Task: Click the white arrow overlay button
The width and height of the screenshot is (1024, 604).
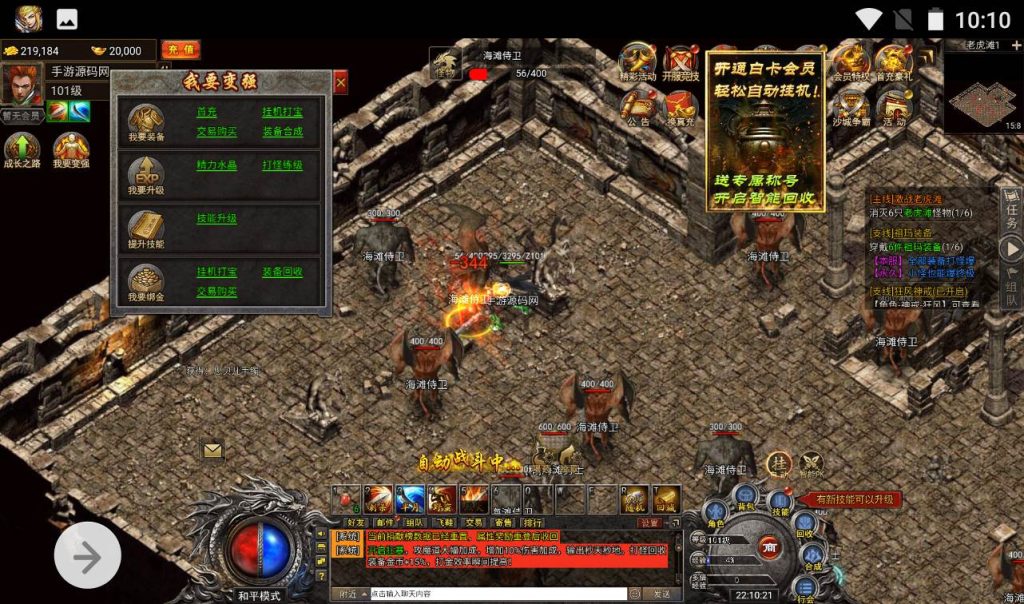Action: (x=87, y=556)
